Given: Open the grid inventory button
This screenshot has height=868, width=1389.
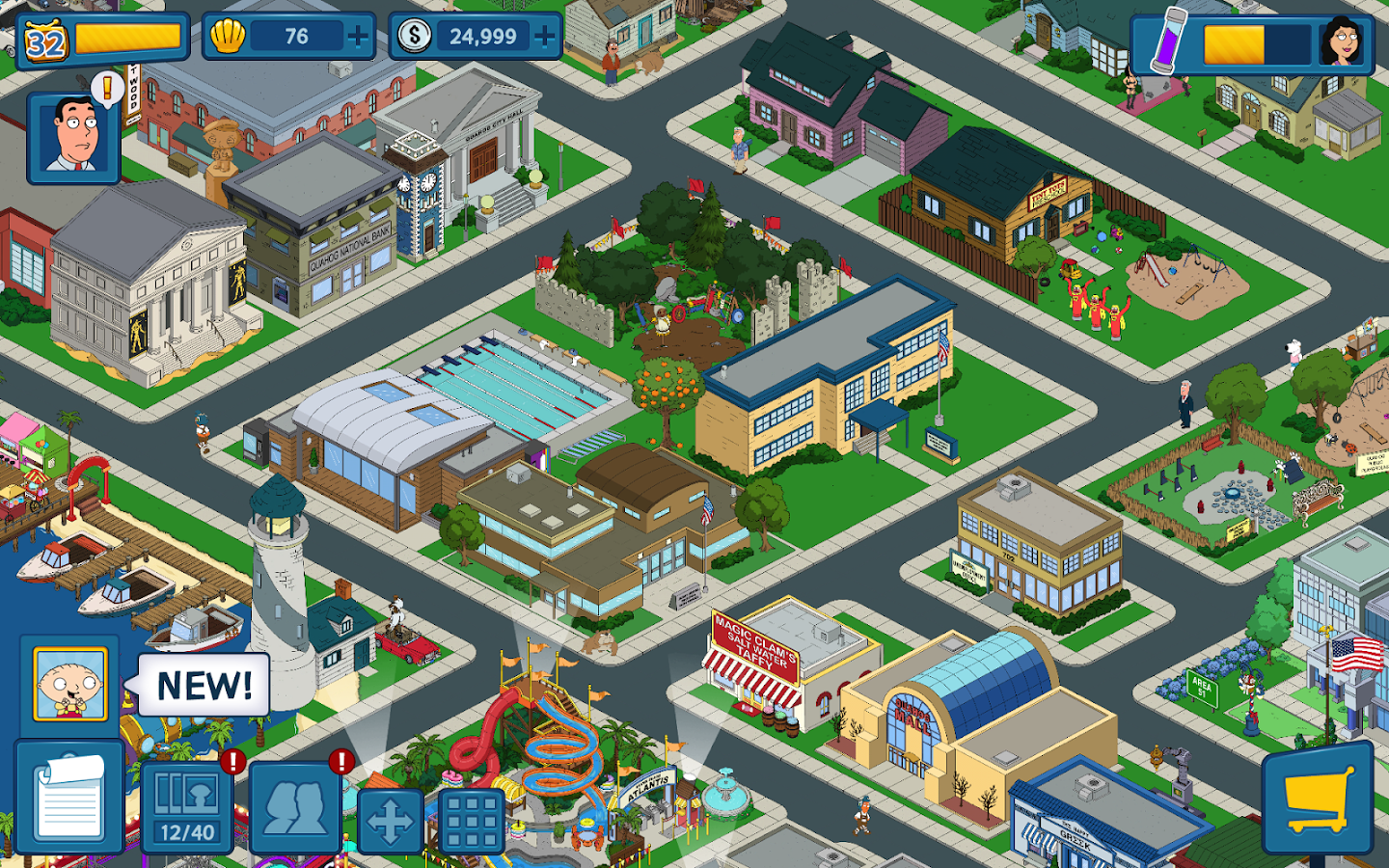Looking at the screenshot, I should tap(472, 823).
